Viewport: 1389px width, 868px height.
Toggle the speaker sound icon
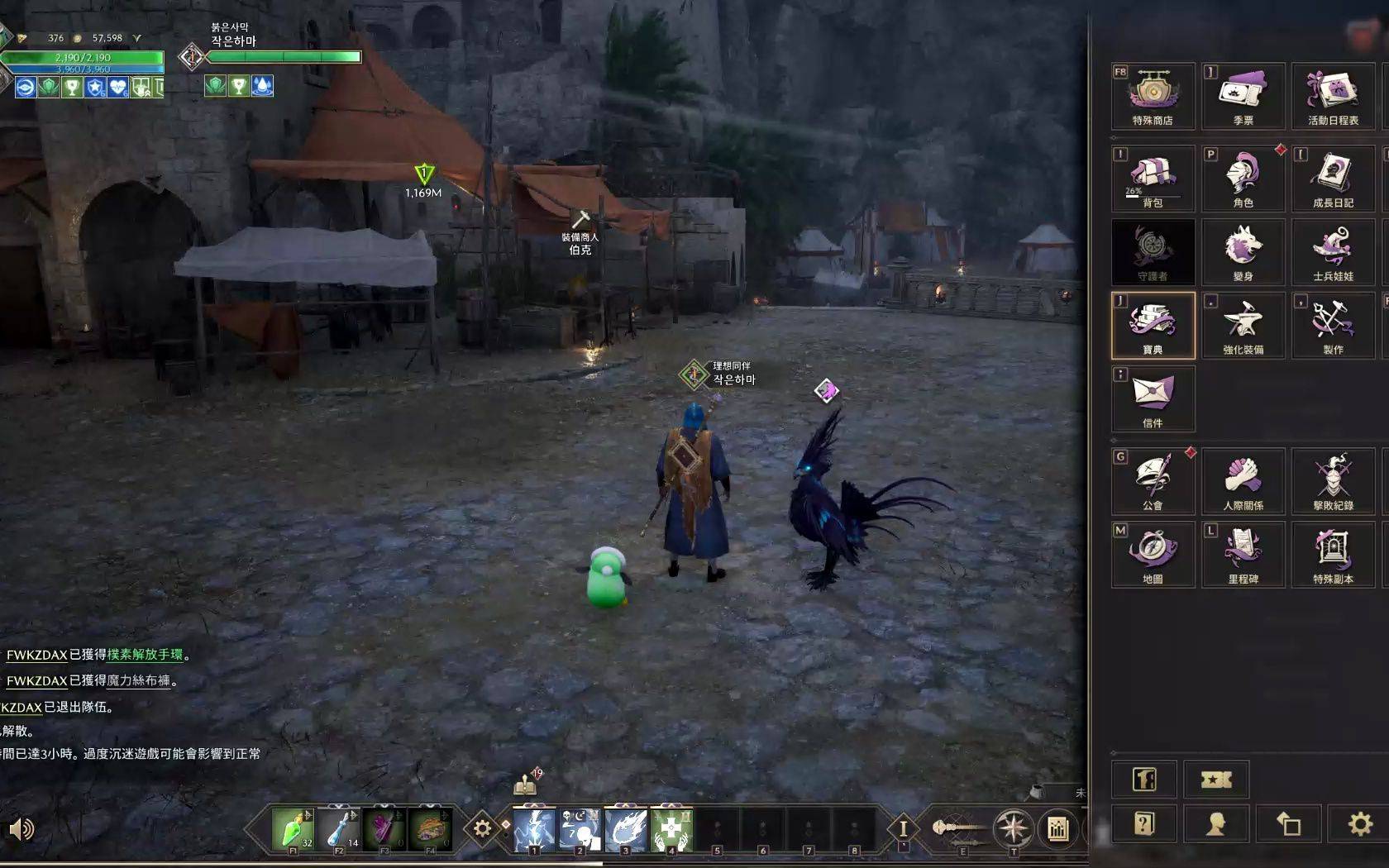pos(21,828)
